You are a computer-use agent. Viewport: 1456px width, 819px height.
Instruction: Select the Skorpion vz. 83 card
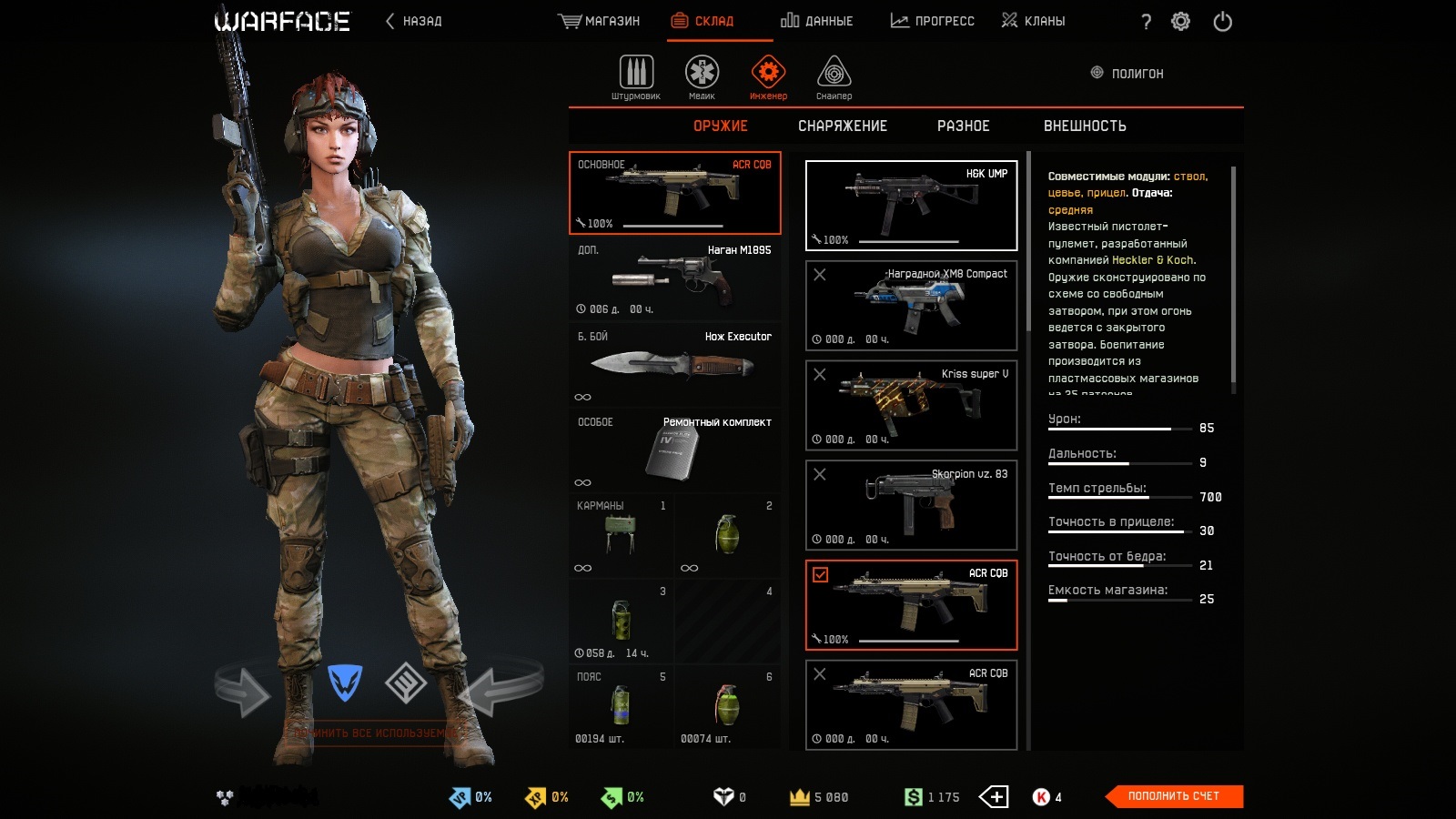click(x=911, y=505)
